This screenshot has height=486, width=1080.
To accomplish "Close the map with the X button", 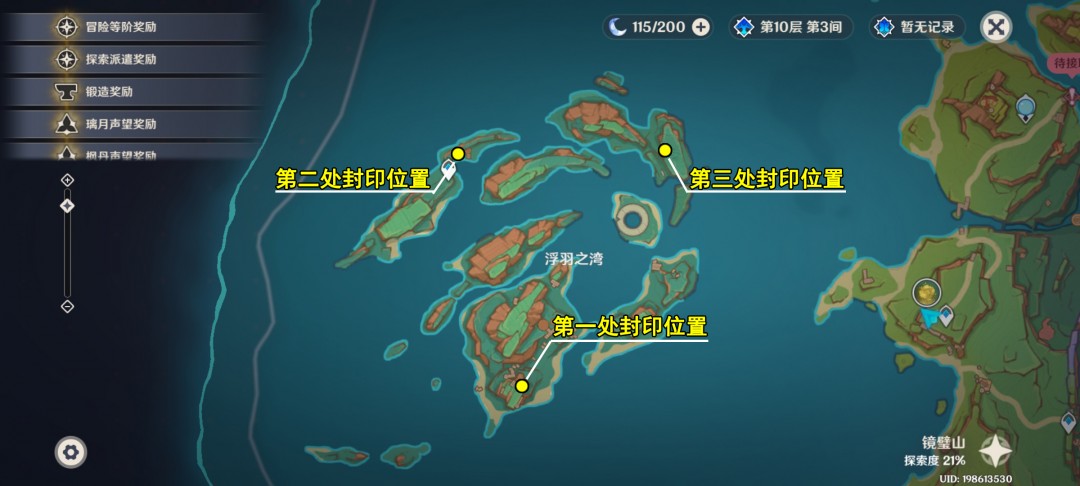I will (x=995, y=27).
